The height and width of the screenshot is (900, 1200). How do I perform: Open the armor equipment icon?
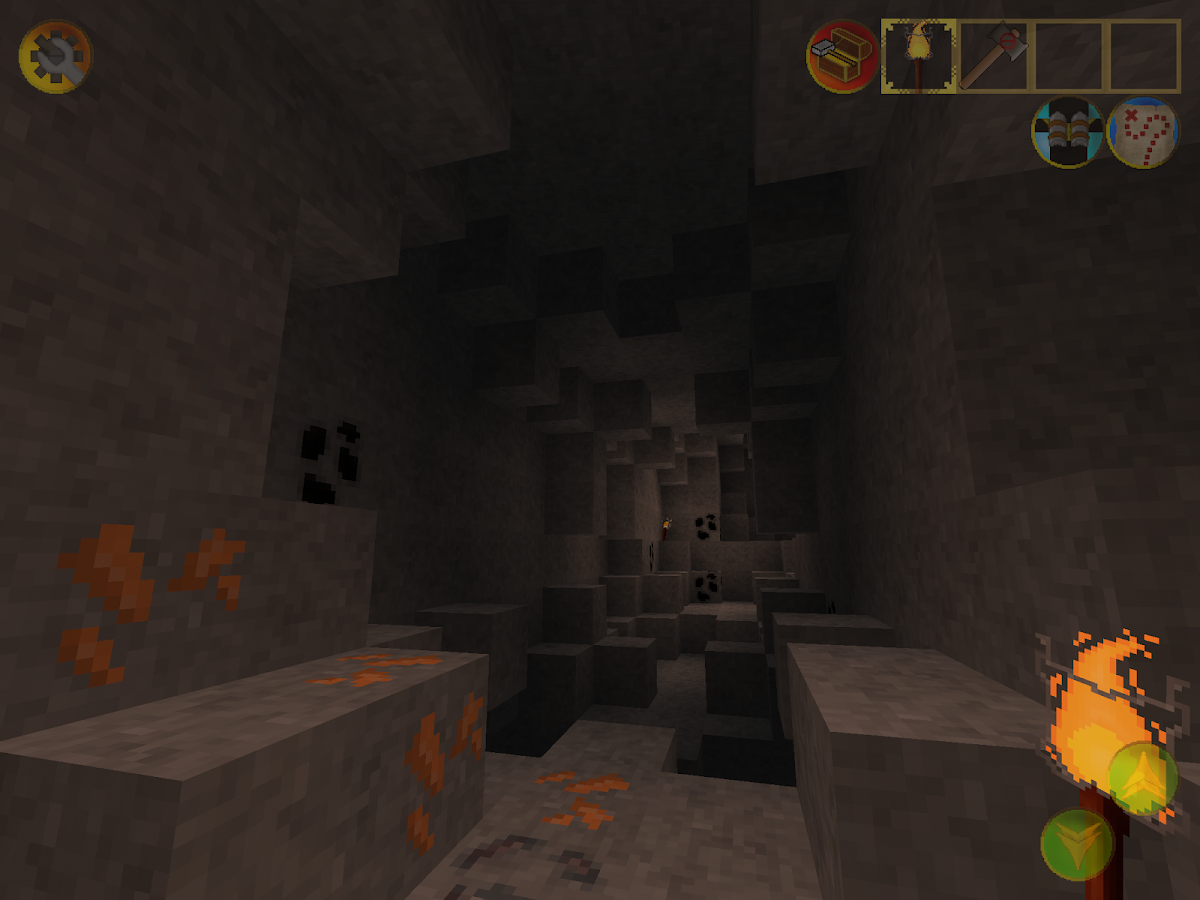pyautogui.click(x=1067, y=132)
